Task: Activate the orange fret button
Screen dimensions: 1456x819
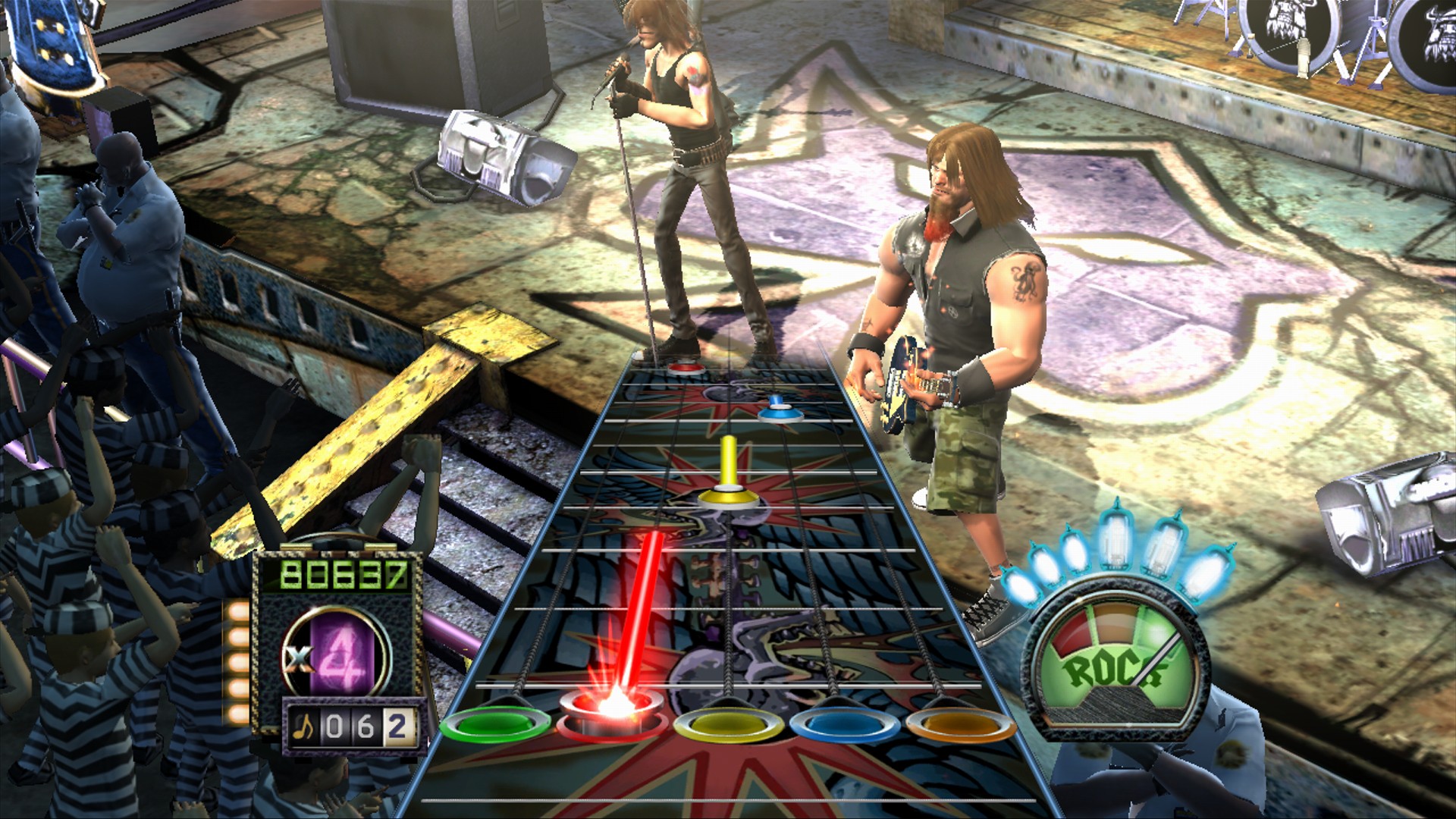Action: (961, 724)
